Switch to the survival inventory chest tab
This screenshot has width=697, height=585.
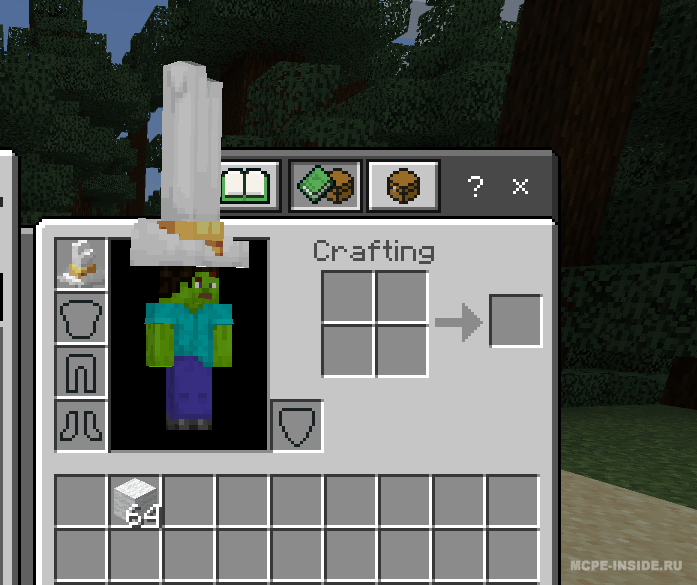(403, 185)
